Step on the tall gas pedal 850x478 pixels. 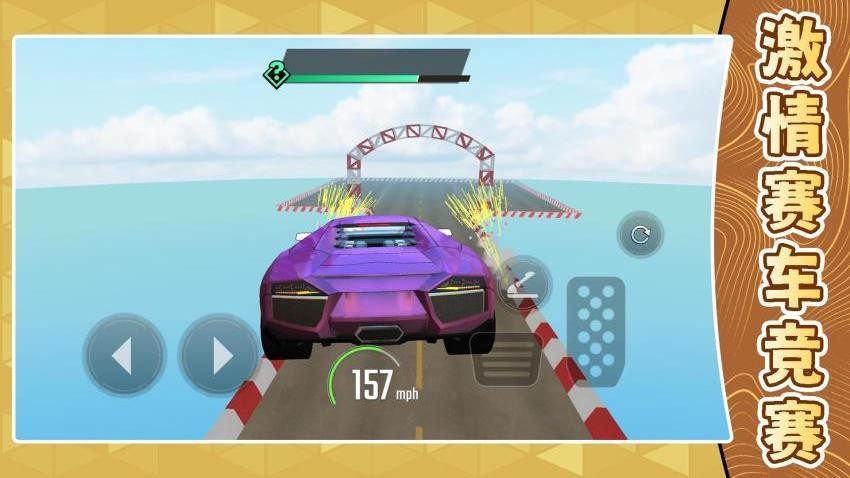pos(595,329)
